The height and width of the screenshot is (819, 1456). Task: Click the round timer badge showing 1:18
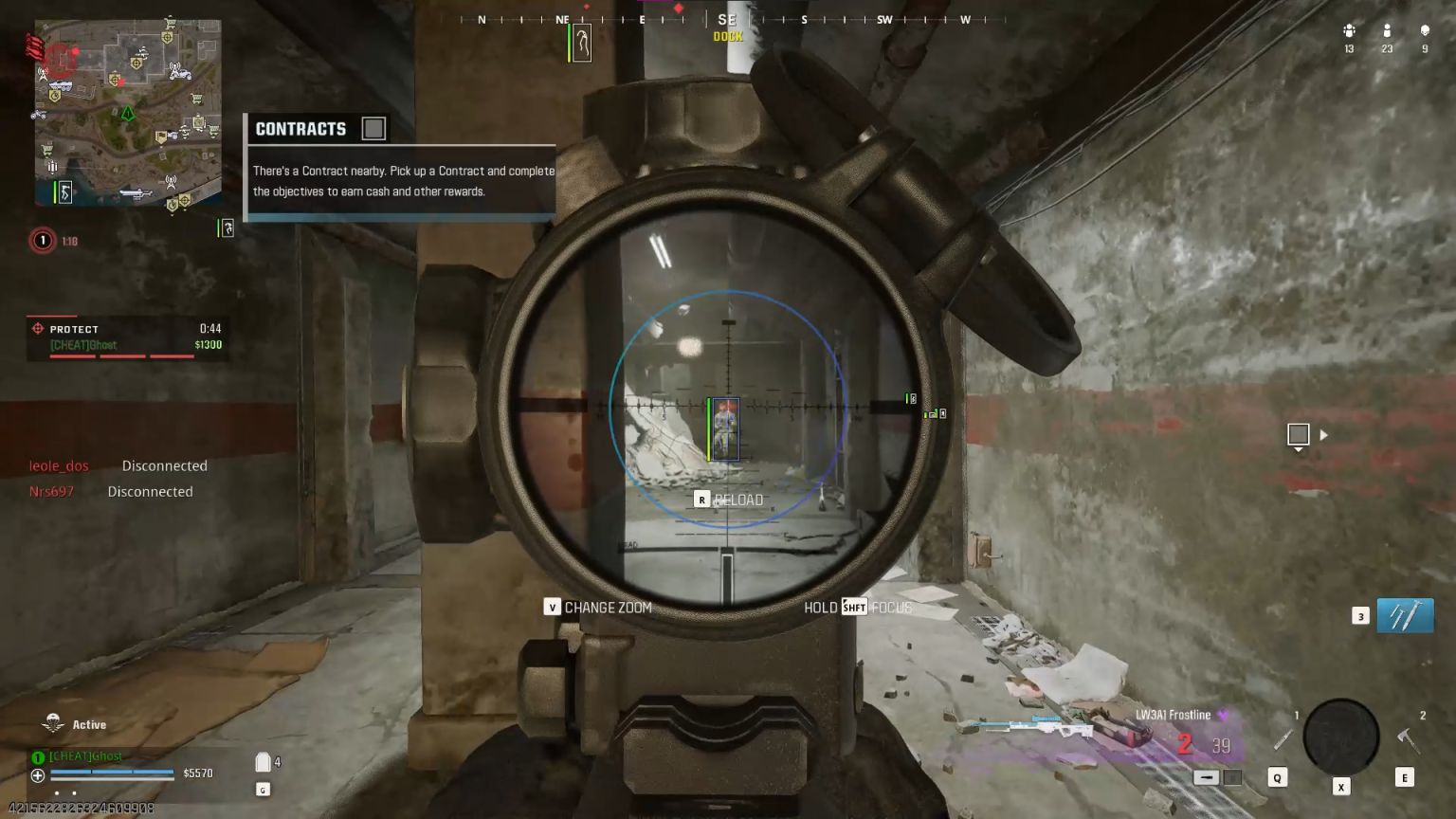coord(43,241)
